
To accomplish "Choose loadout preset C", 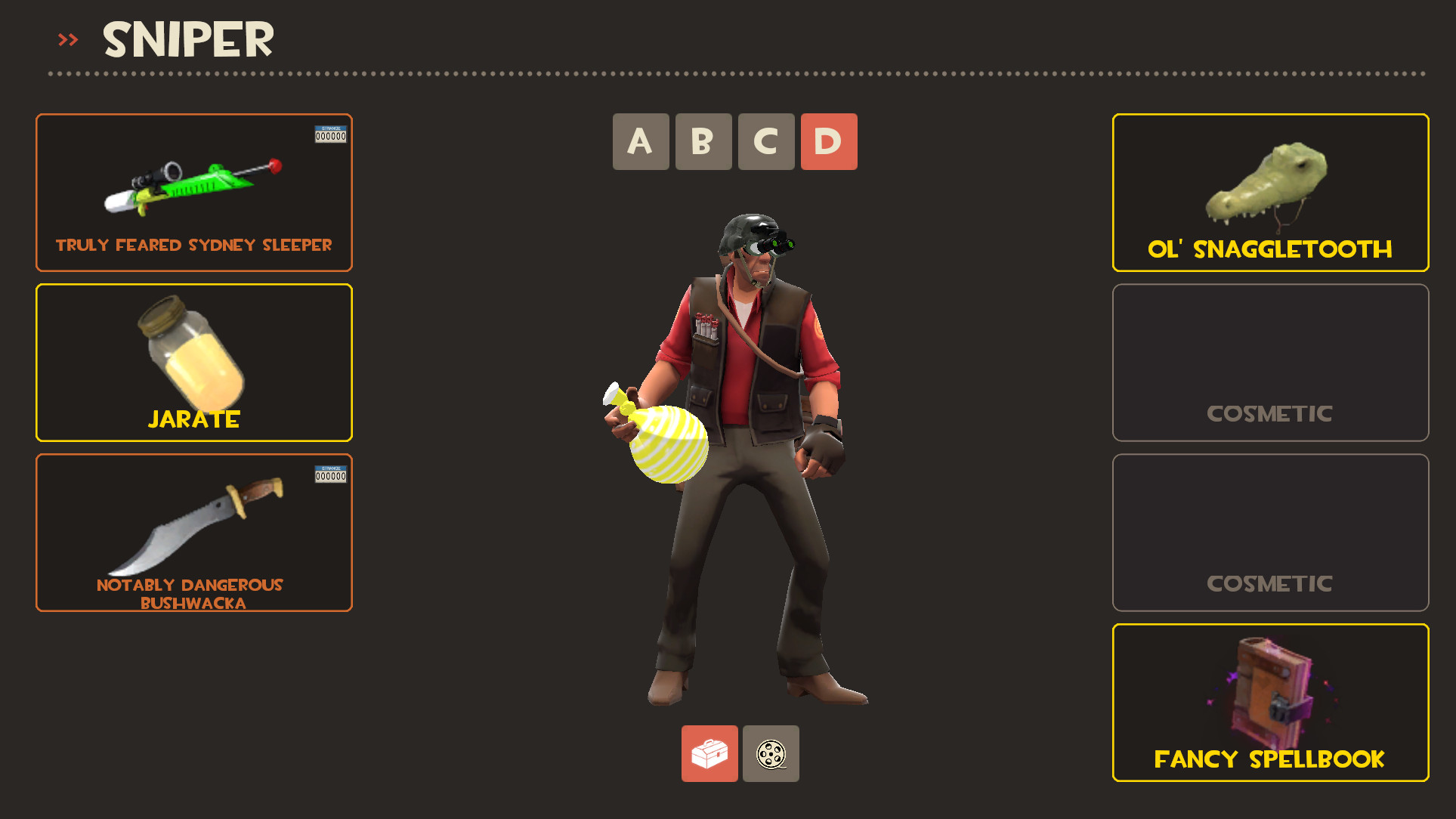I will (x=765, y=141).
